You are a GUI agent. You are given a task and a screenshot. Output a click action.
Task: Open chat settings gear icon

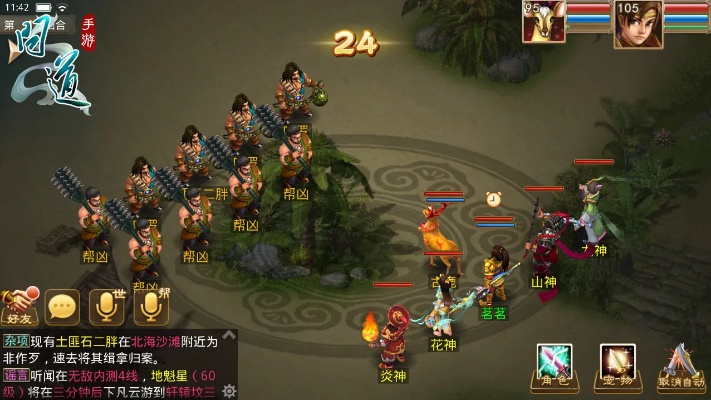click(230, 391)
